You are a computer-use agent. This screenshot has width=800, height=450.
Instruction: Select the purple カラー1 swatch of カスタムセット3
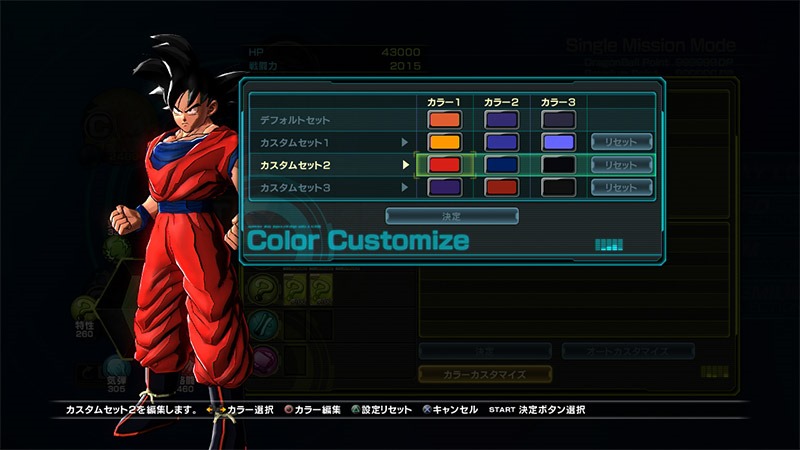[x=443, y=187]
